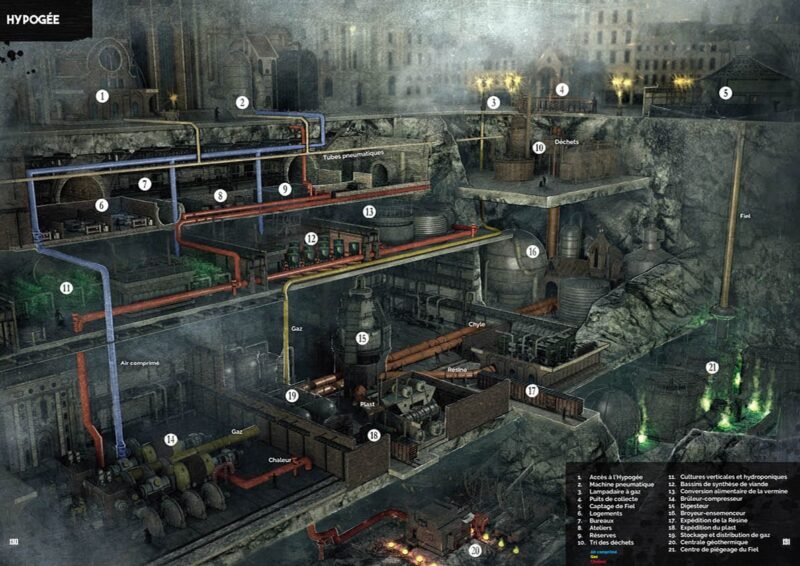Choose map marker number 17

(533, 390)
